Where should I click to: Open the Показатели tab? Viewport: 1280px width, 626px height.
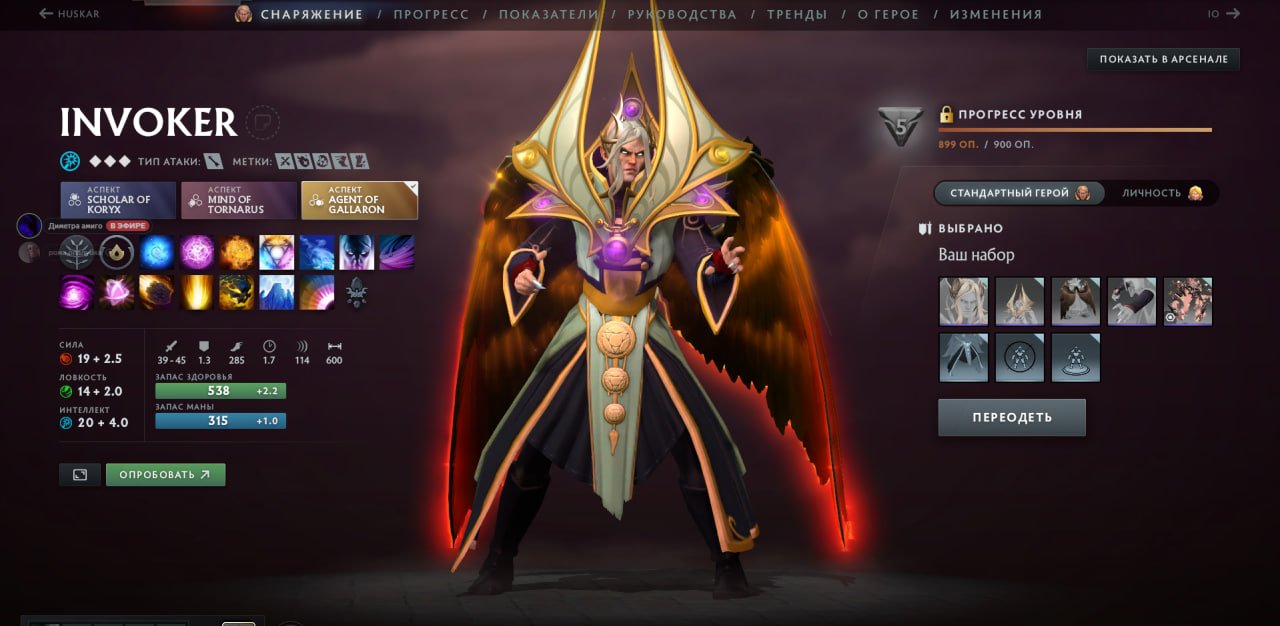click(x=548, y=14)
